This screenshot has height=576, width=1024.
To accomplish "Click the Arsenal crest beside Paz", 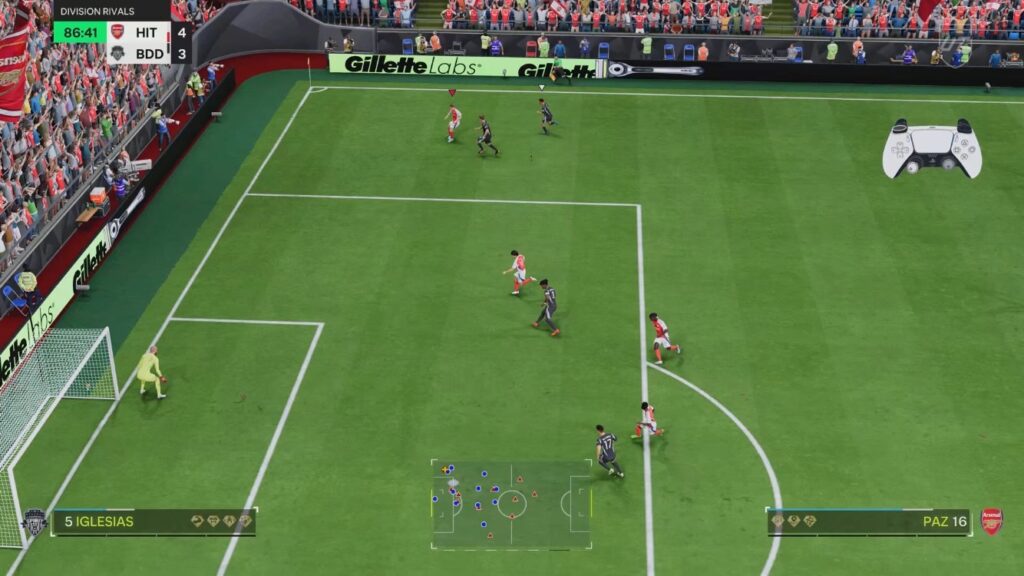I will tap(992, 521).
